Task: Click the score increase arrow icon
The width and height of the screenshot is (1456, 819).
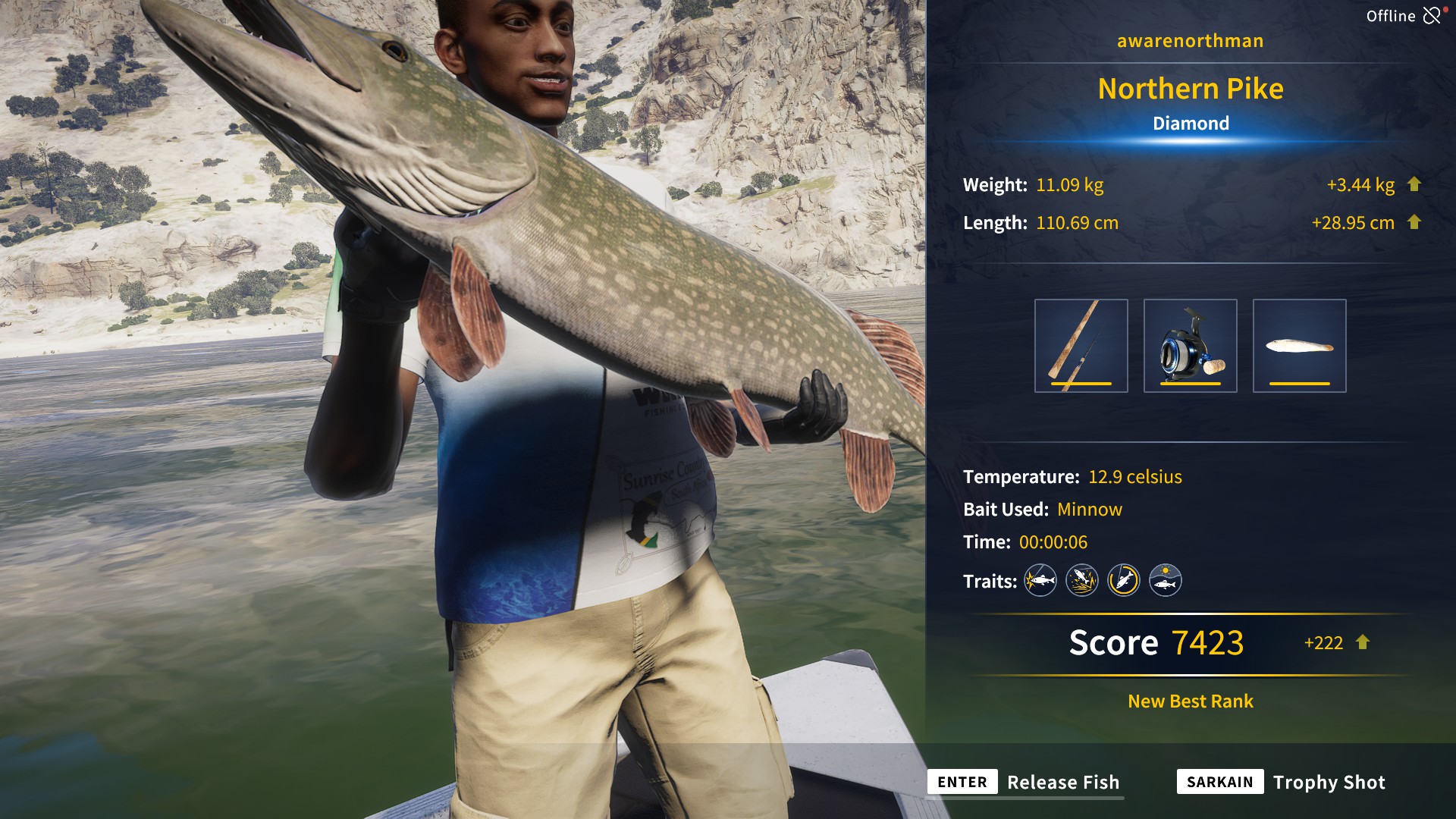Action: pos(1361,642)
